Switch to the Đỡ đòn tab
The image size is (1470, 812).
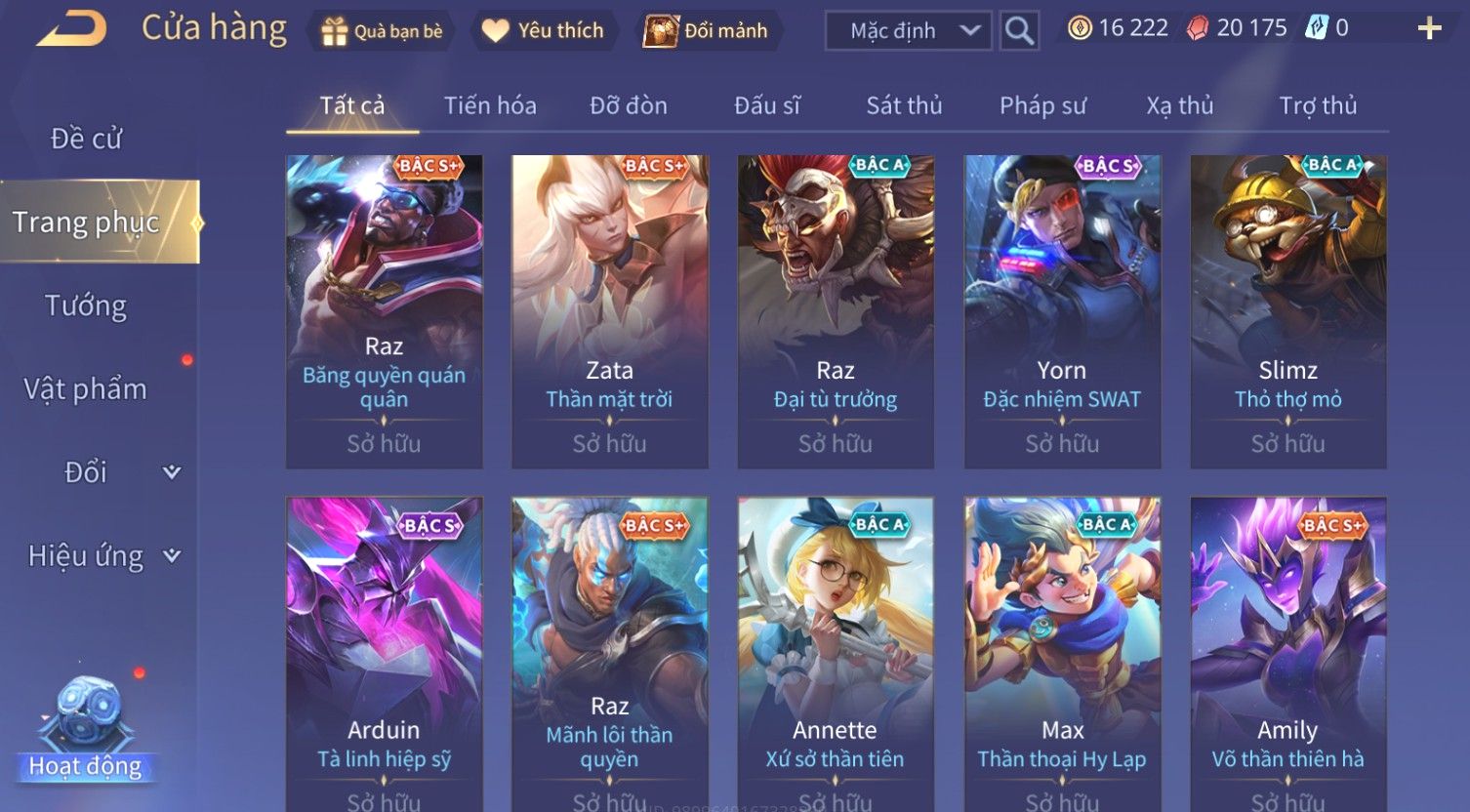629,105
